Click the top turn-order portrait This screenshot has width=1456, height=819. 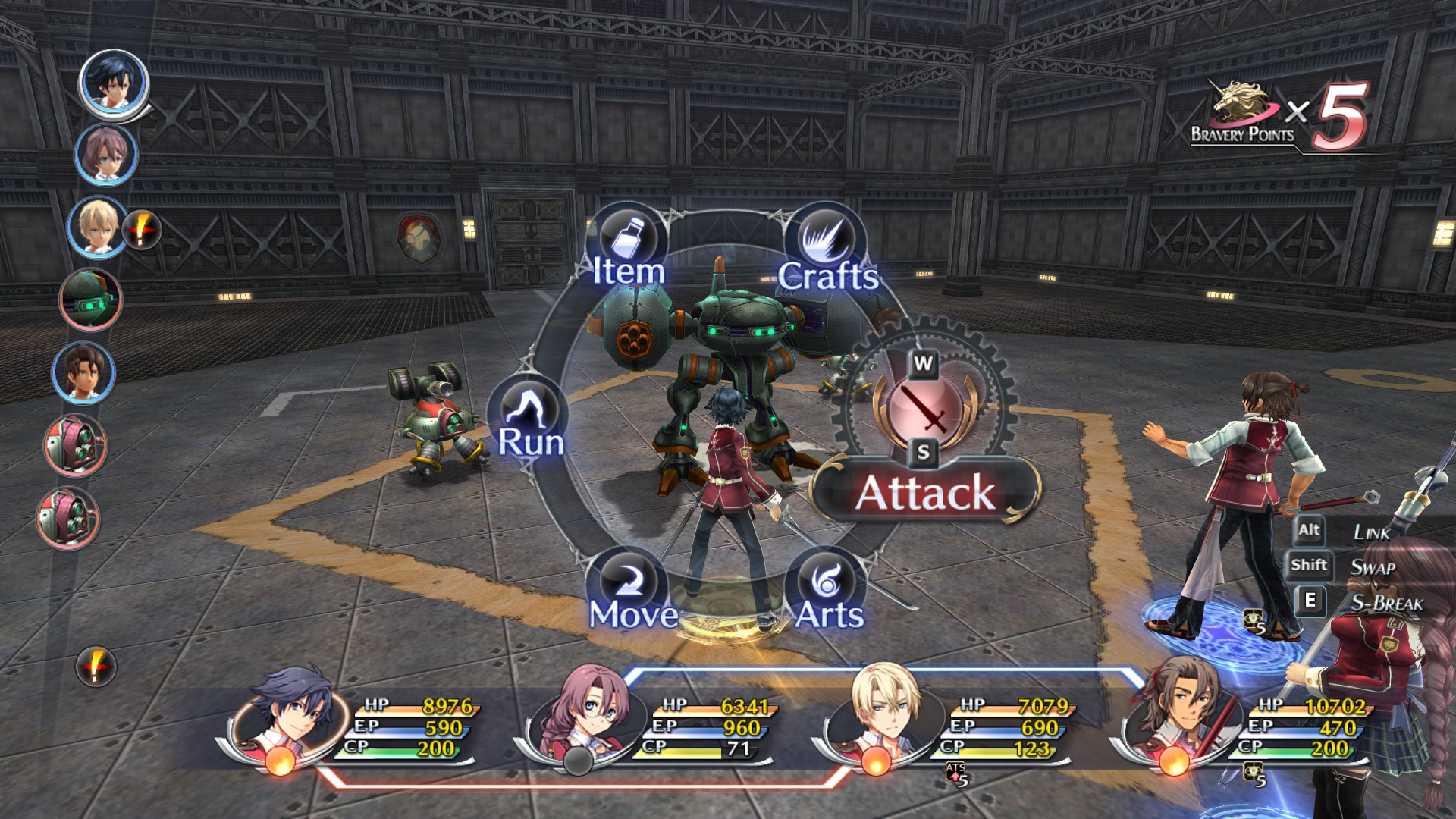tap(114, 83)
